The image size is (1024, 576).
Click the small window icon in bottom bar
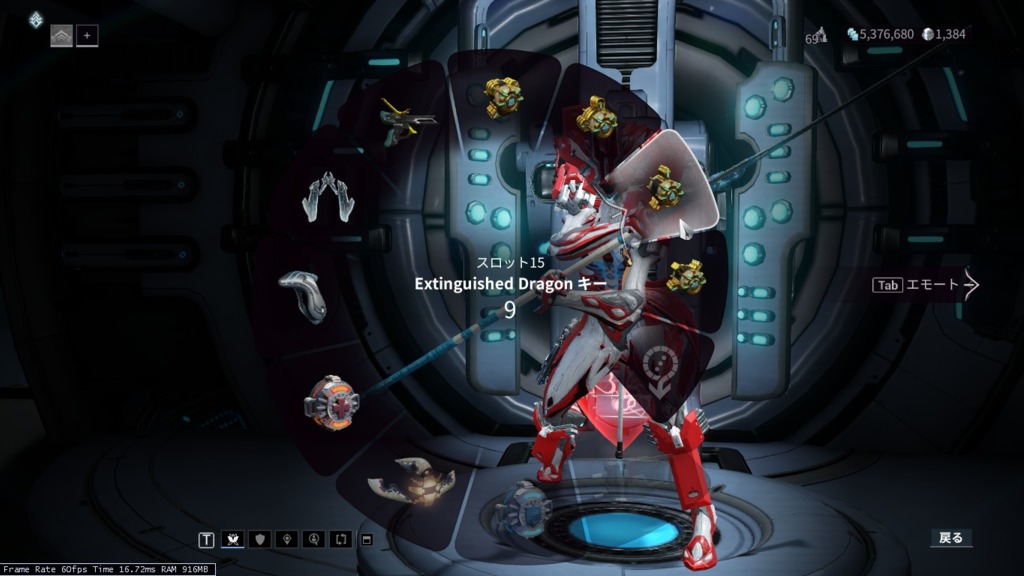[366, 540]
